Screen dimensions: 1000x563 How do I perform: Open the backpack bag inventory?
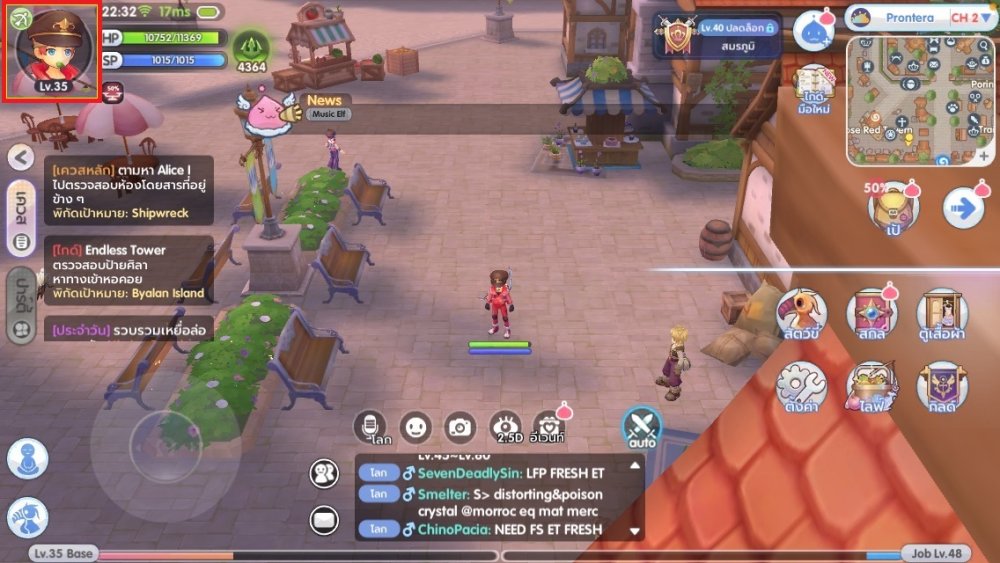[893, 207]
